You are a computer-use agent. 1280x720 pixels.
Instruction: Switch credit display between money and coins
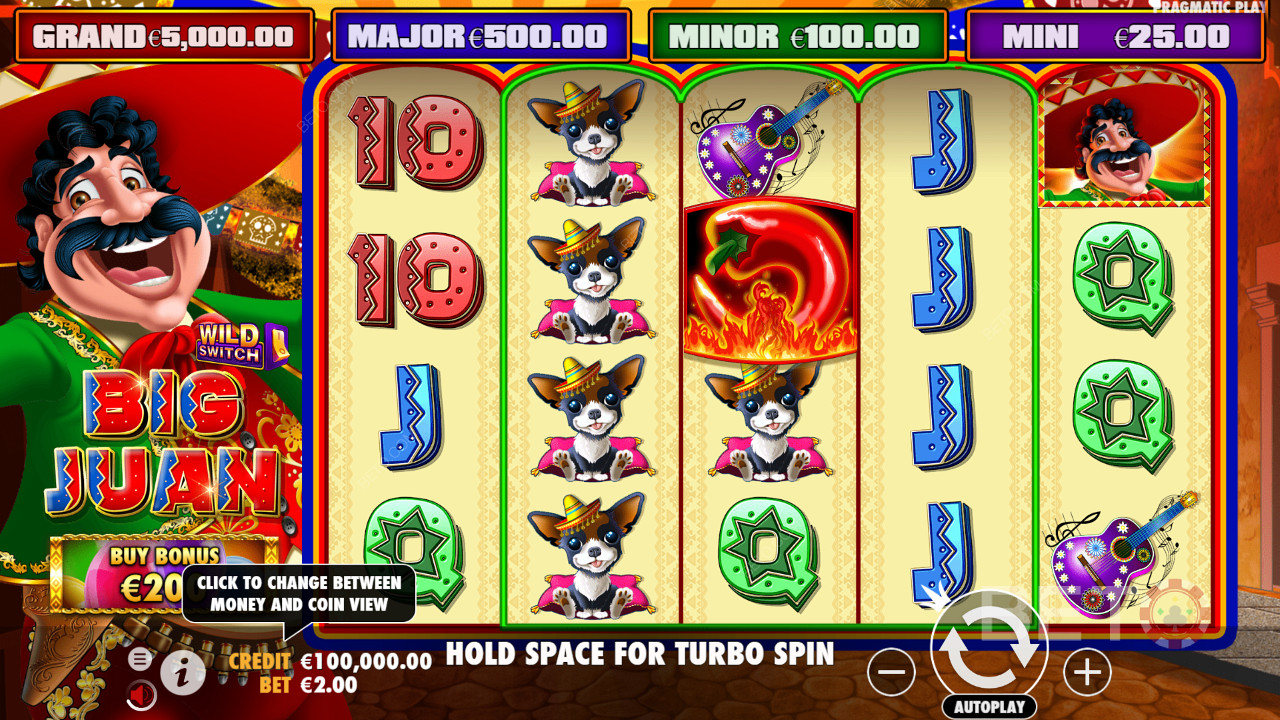click(330, 662)
